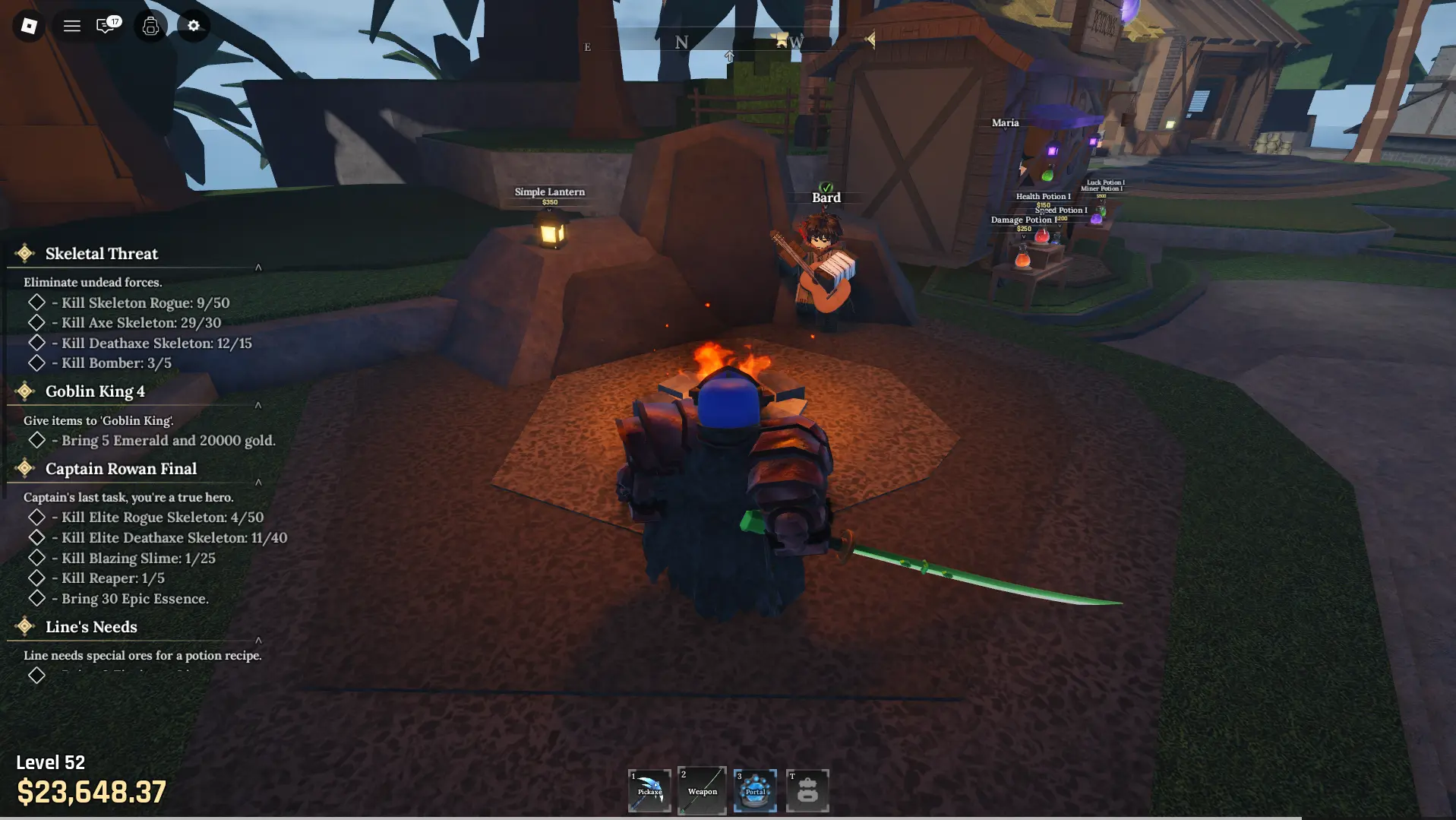Open the Roblox hamburger menu
Viewport: 1456px width, 820px height.
[72, 26]
